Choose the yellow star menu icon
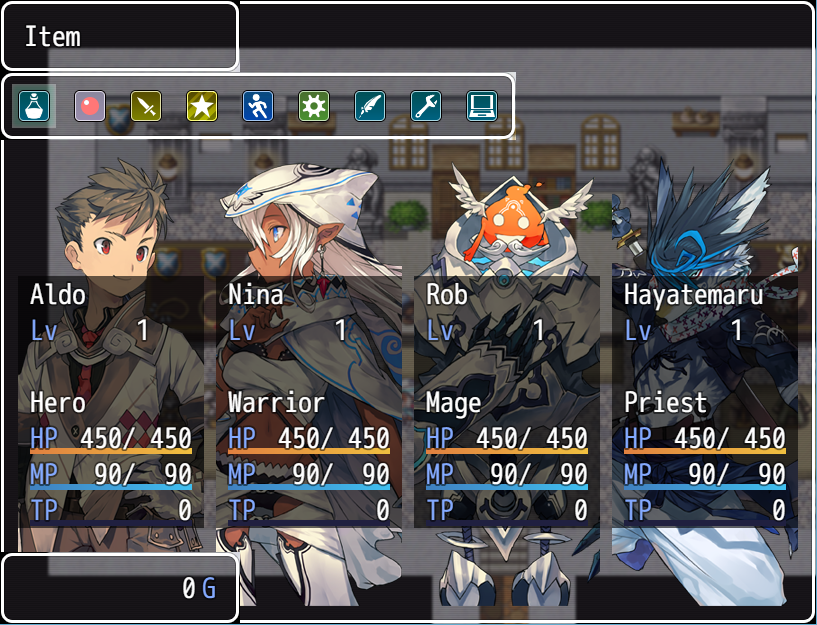 click(202, 106)
